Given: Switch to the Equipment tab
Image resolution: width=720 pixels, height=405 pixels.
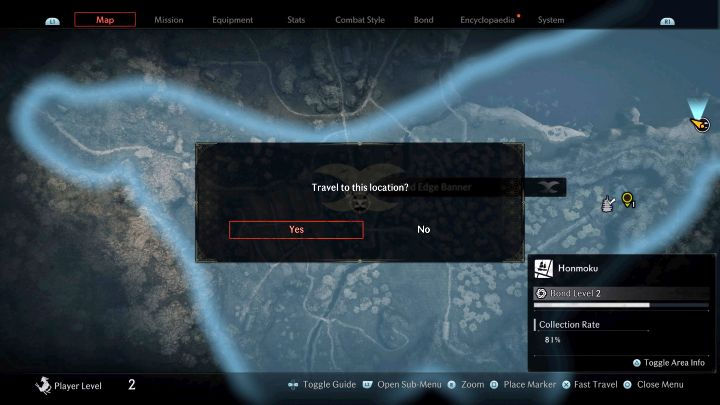Looking at the screenshot, I should (x=233, y=20).
